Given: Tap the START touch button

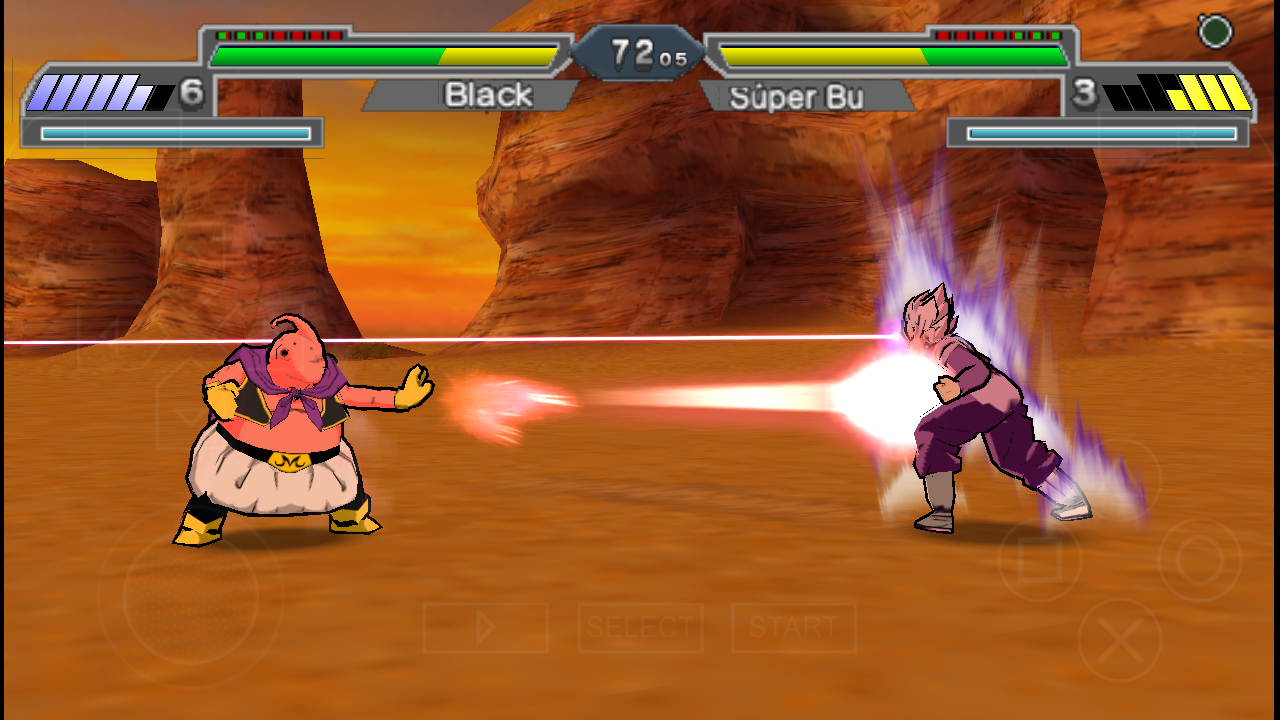Looking at the screenshot, I should coord(793,628).
